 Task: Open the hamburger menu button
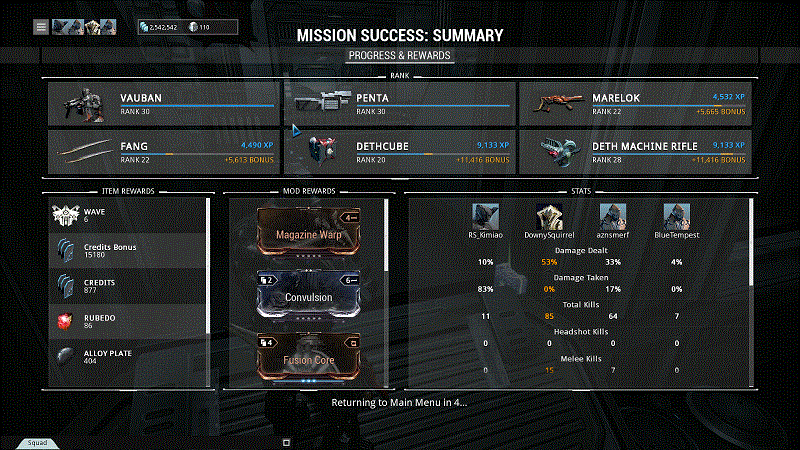pyautogui.click(x=41, y=27)
